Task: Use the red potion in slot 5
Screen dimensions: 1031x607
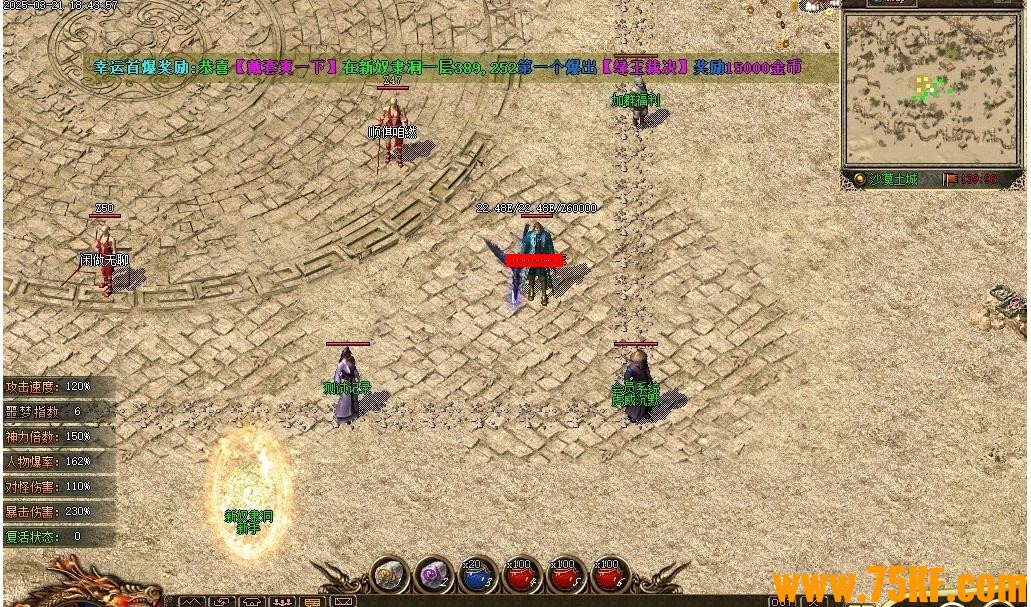Action: (x=566, y=577)
